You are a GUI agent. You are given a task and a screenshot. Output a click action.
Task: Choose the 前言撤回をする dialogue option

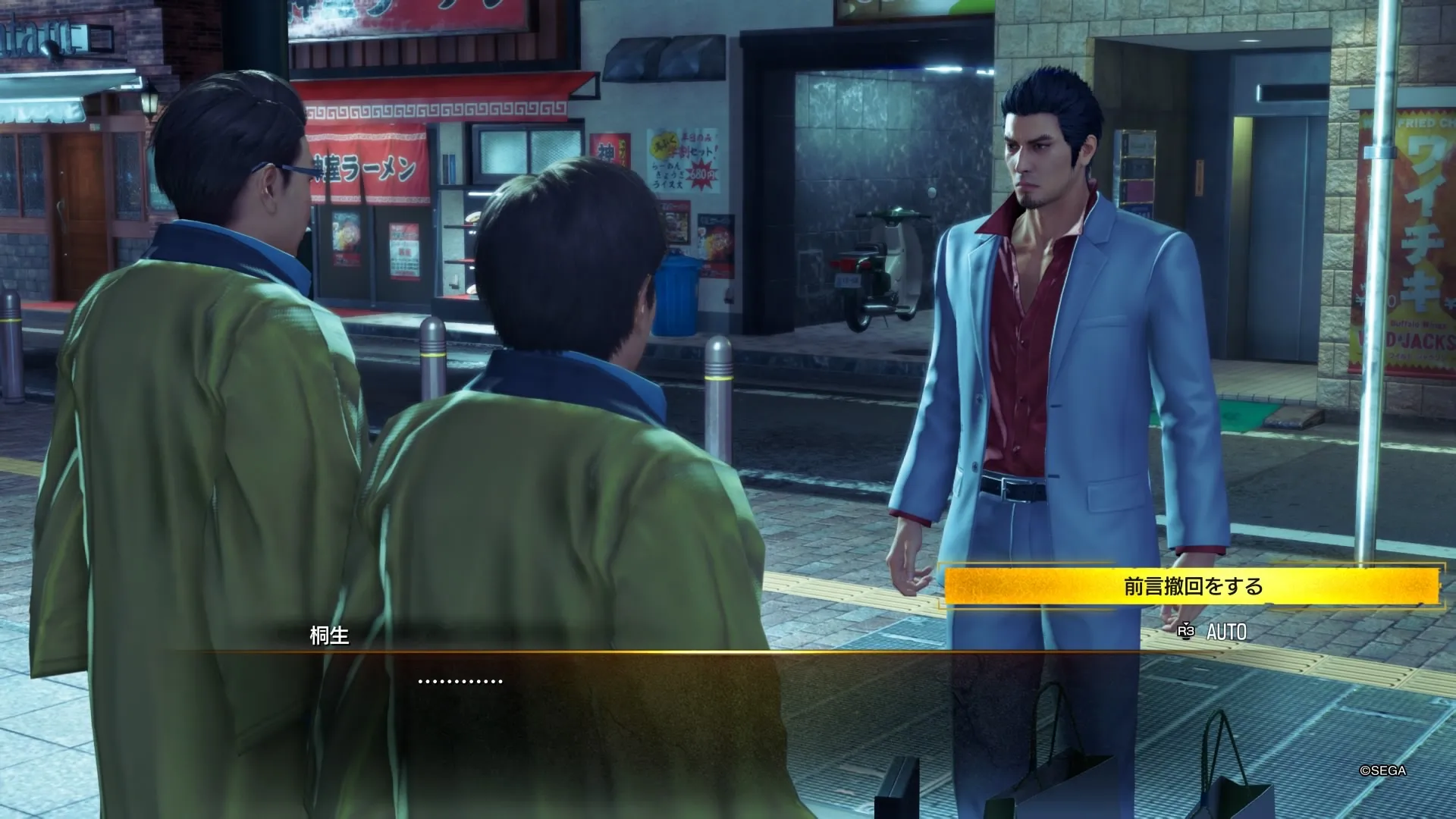tap(1191, 586)
